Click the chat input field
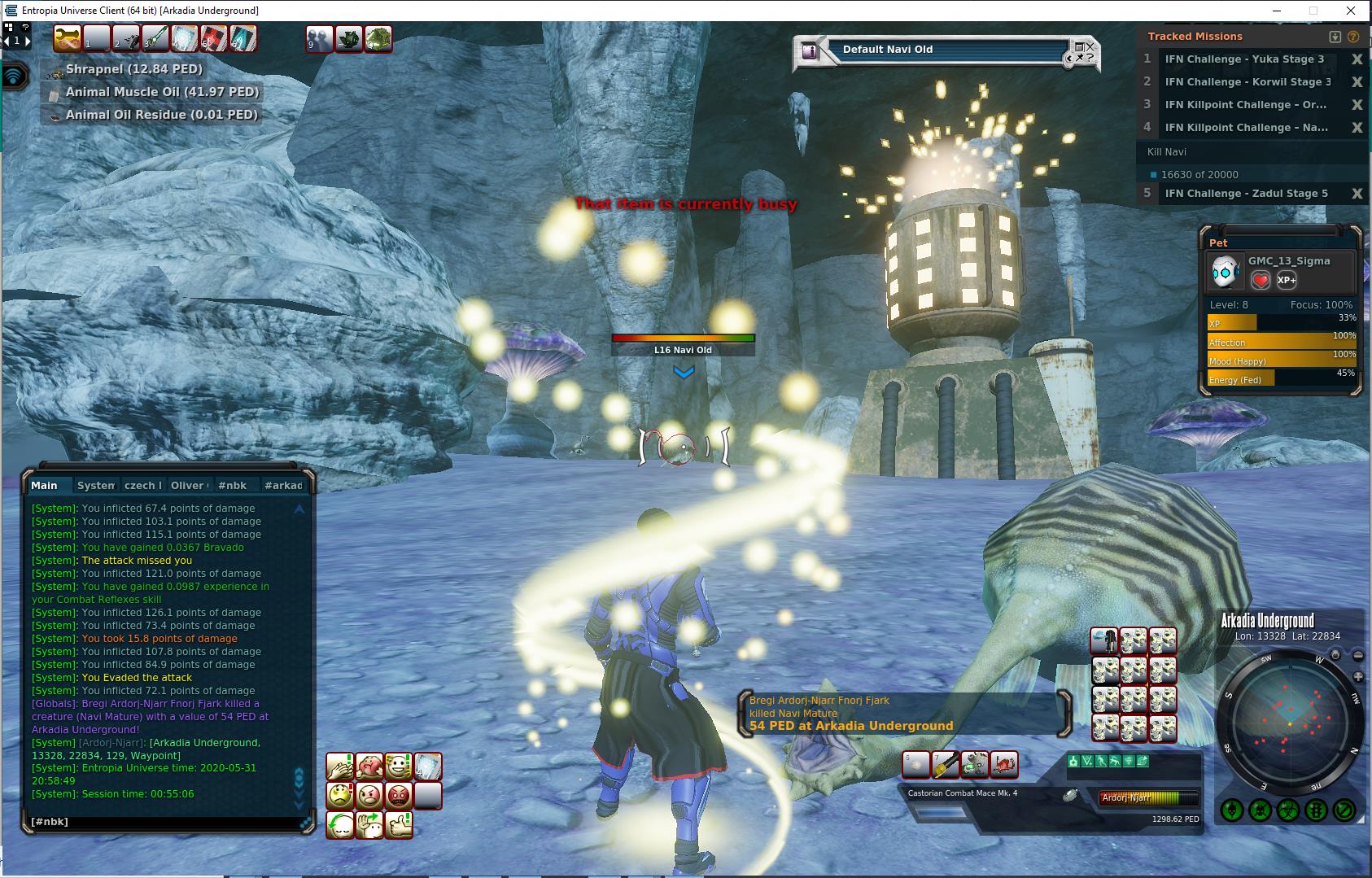 pyautogui.click(x=163, y=822)
